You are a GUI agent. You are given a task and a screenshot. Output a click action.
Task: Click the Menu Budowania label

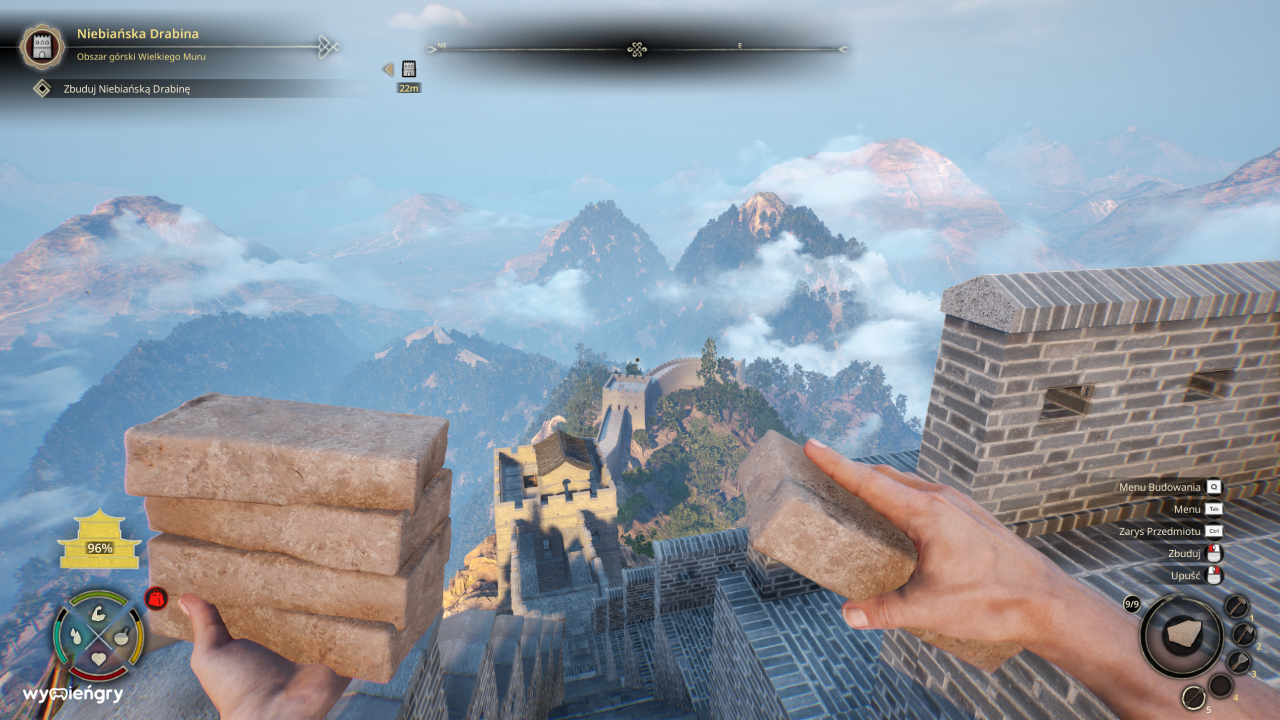(x=1159, y=487)
